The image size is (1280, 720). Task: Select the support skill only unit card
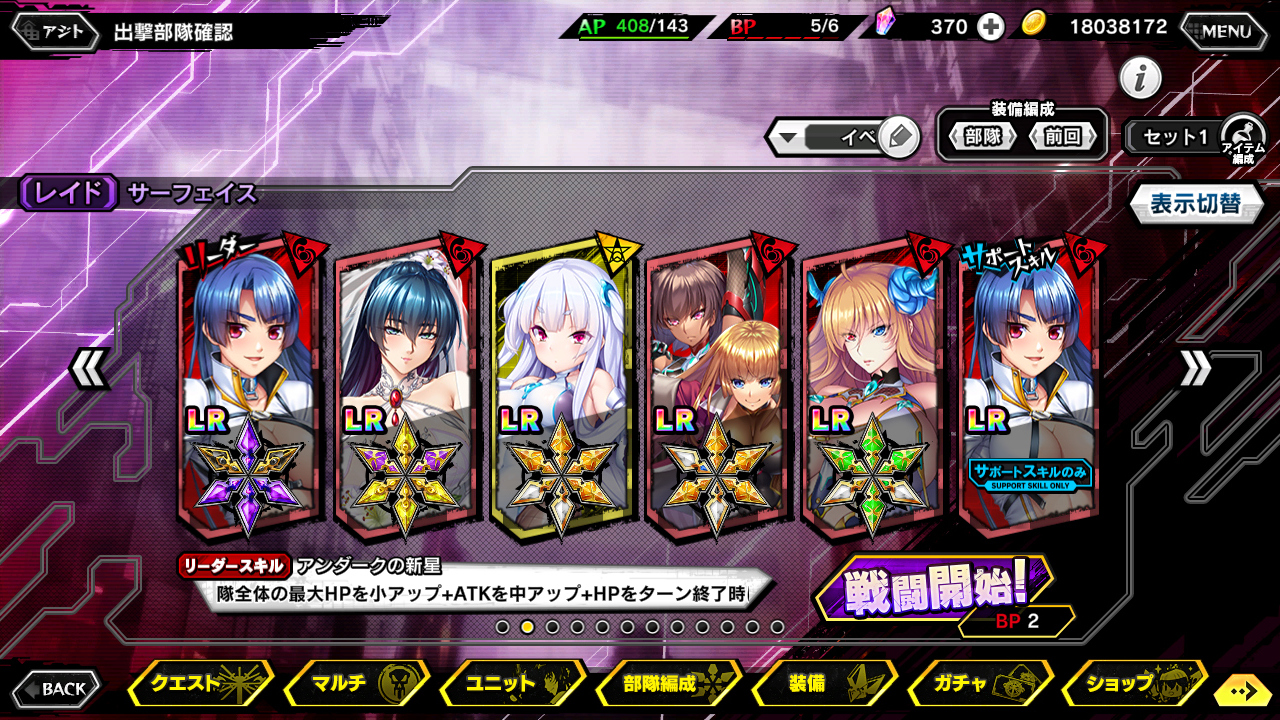[x=1028, y=385]
